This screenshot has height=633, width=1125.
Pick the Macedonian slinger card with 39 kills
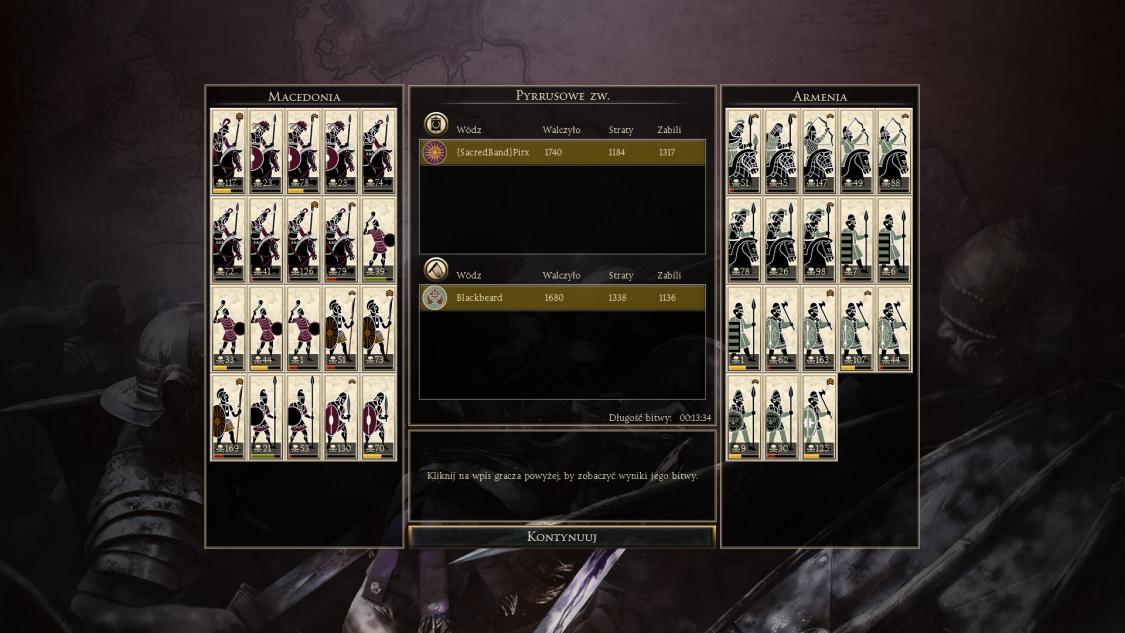(379, 240)
